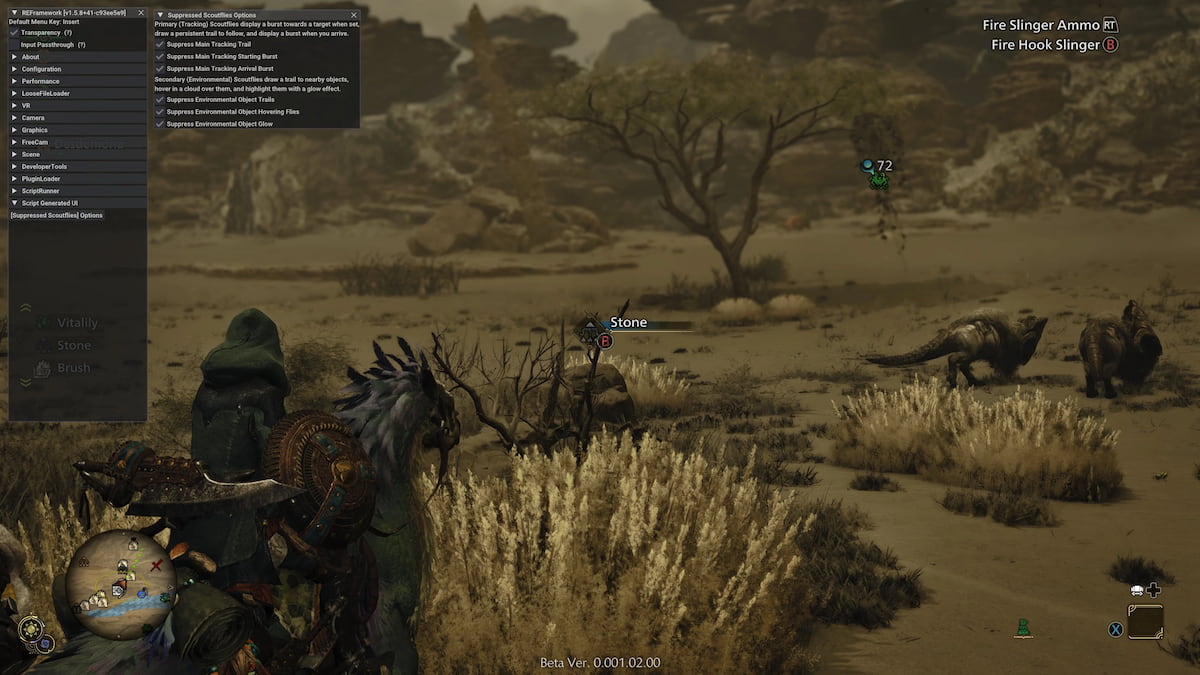Uncheck Suppress Environmental Object Glow

click(160, 124)
